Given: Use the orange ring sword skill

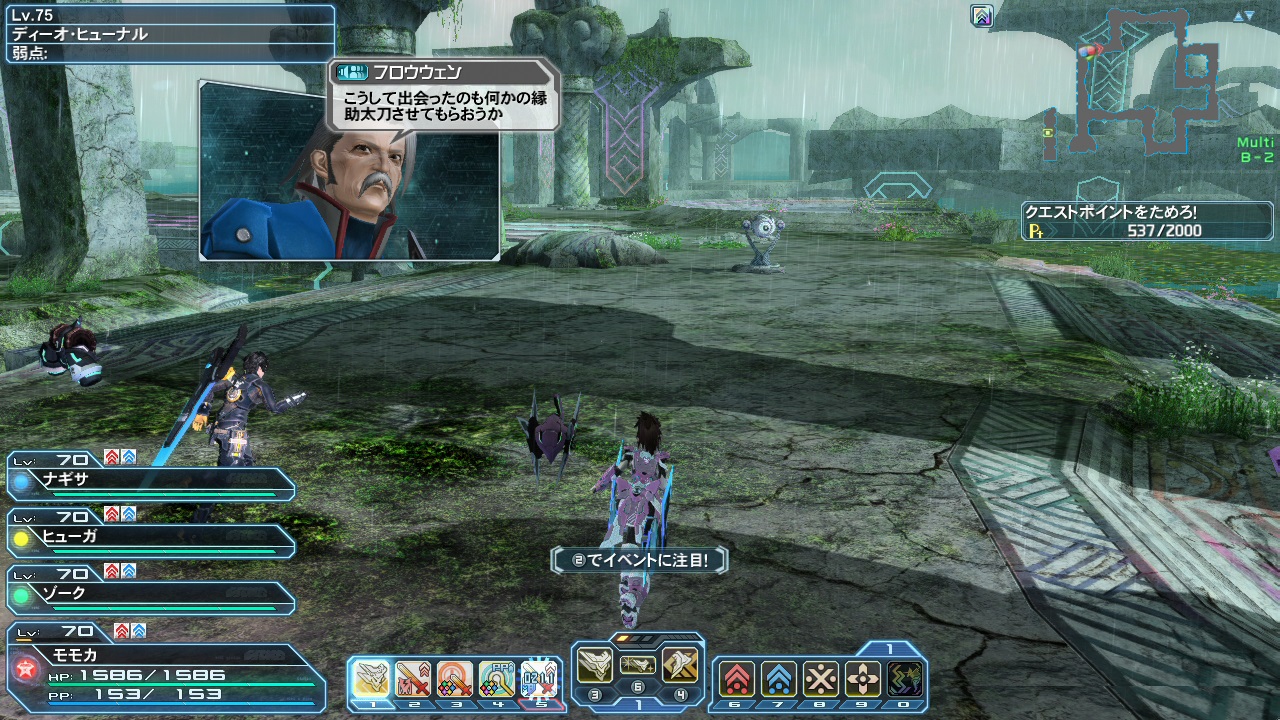Looking at the screenshot, I should 455,679.
